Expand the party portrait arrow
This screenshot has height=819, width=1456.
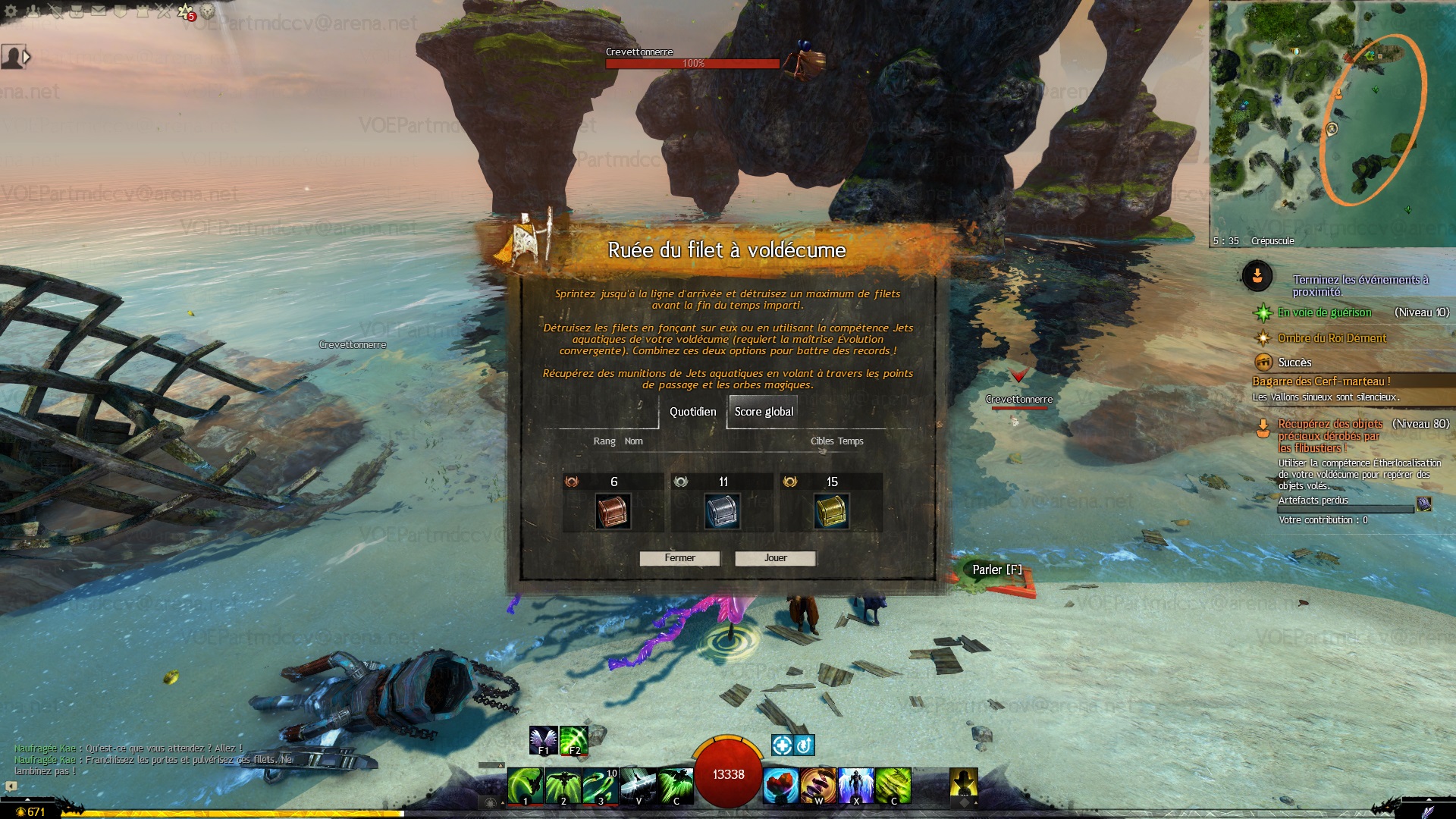point(27,57)
